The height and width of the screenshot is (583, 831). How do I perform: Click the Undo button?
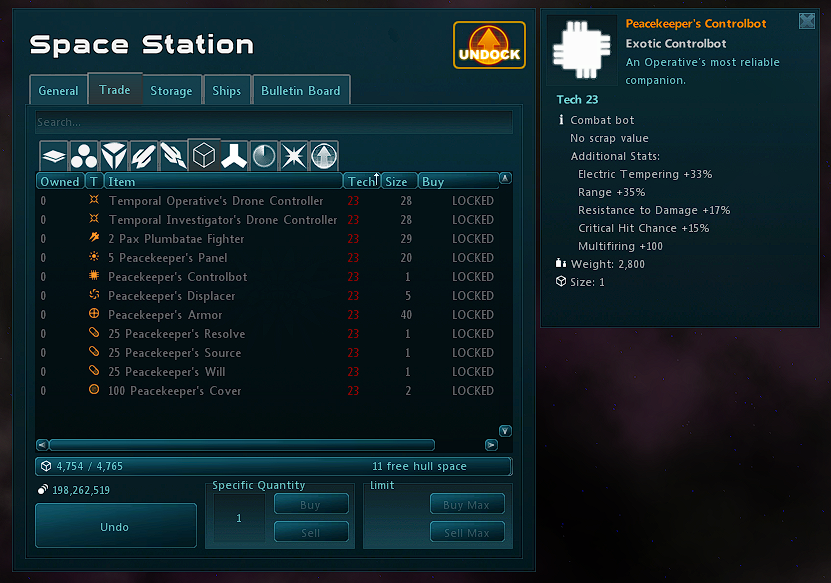[115, 526]
